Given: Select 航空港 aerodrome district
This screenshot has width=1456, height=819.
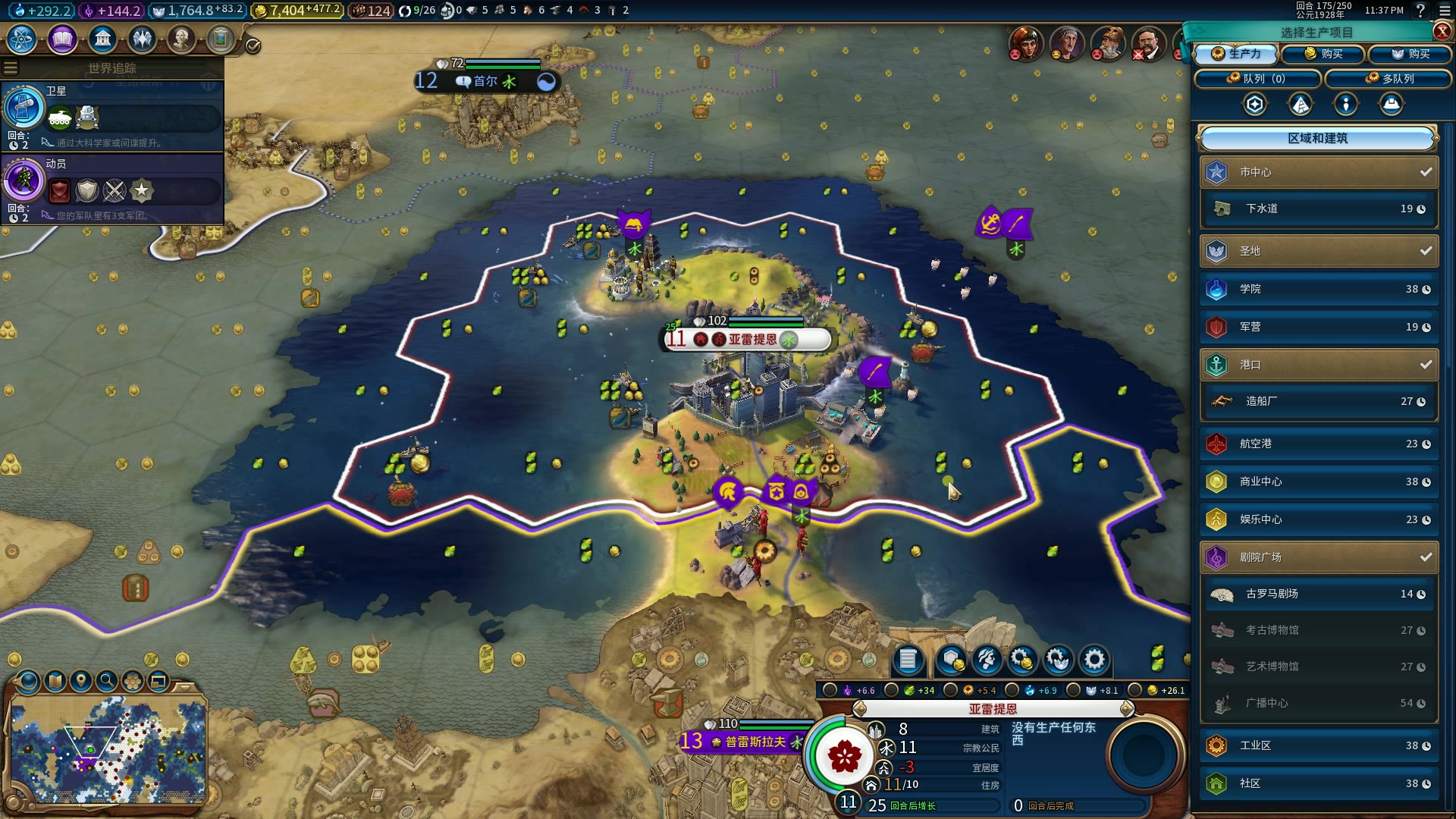Looking at the screenshot, I should pos(1319,444).
